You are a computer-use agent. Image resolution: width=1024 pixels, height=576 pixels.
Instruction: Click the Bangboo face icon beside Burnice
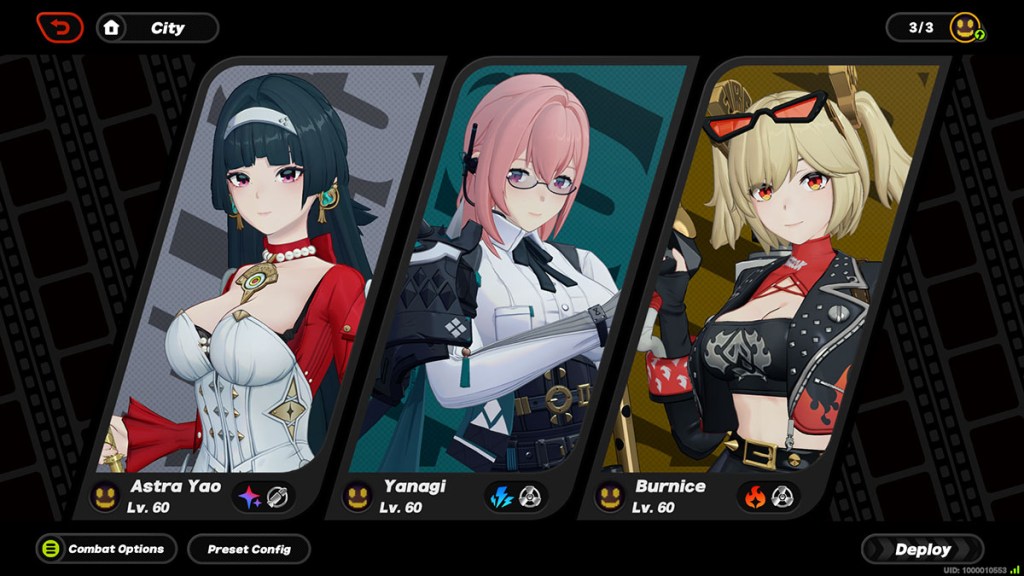[609, 496]
